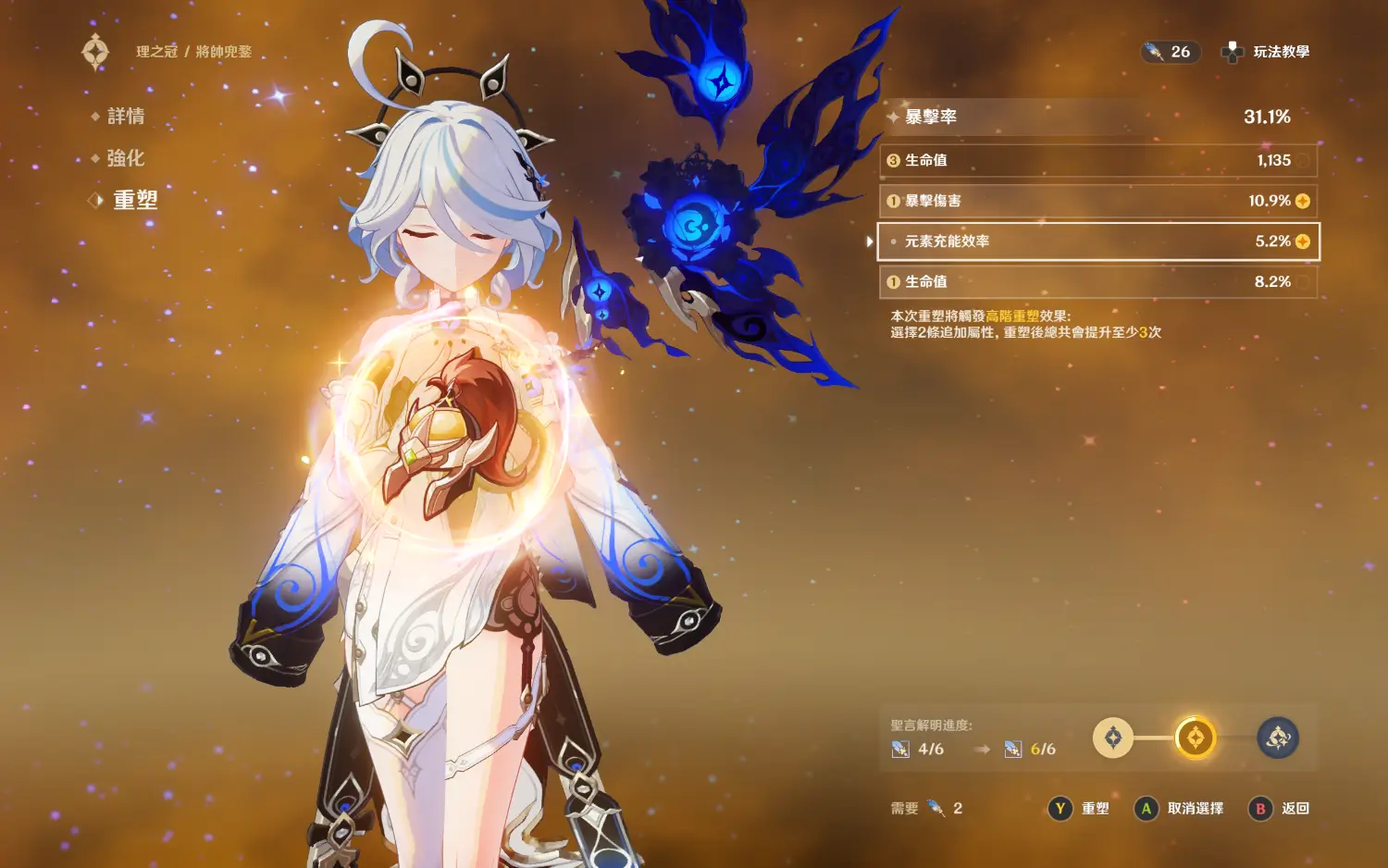Select the 重塑 reshape tab

click(x=135, y=200)
